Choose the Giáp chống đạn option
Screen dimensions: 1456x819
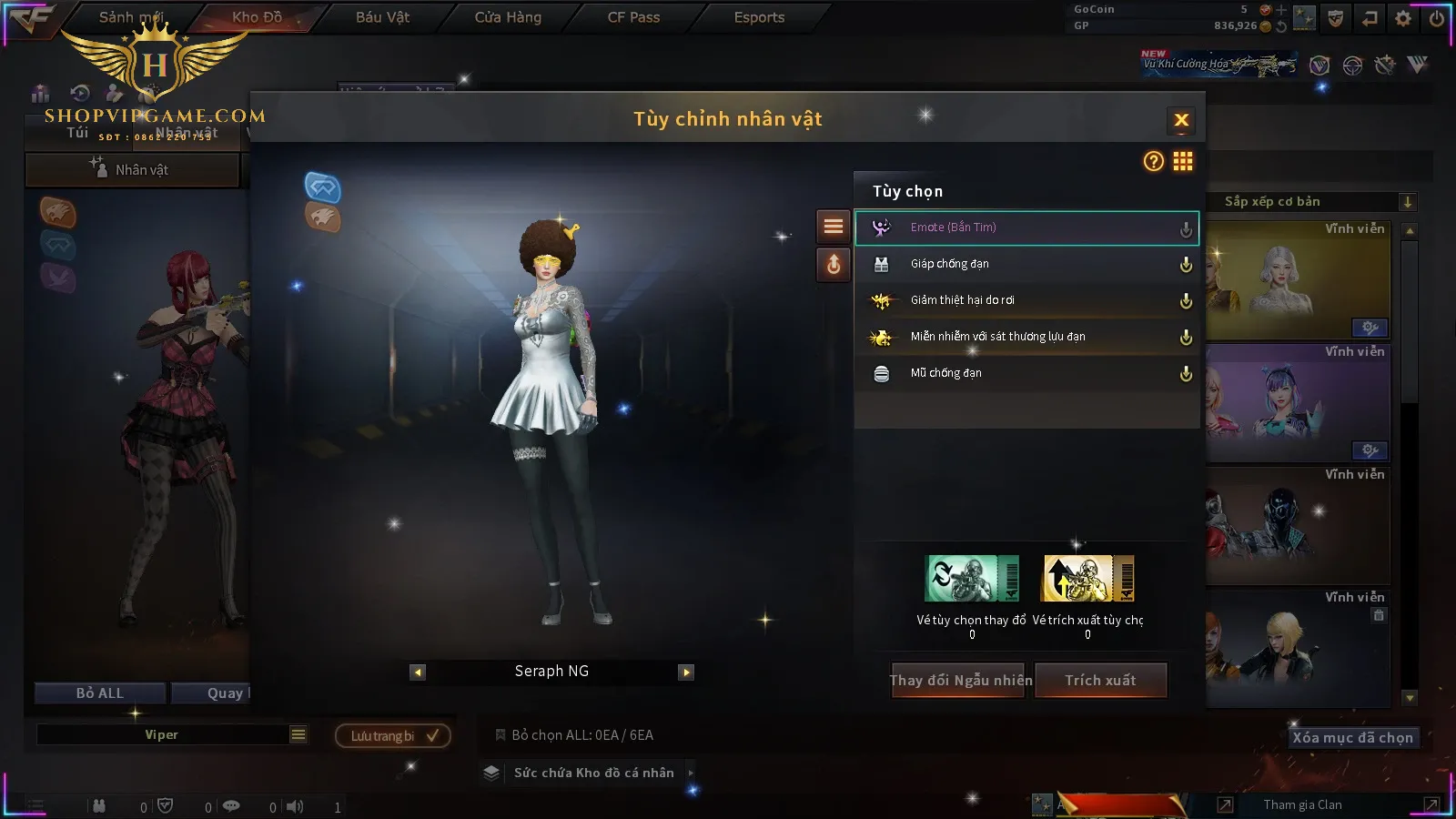(x=1026, y=264)
